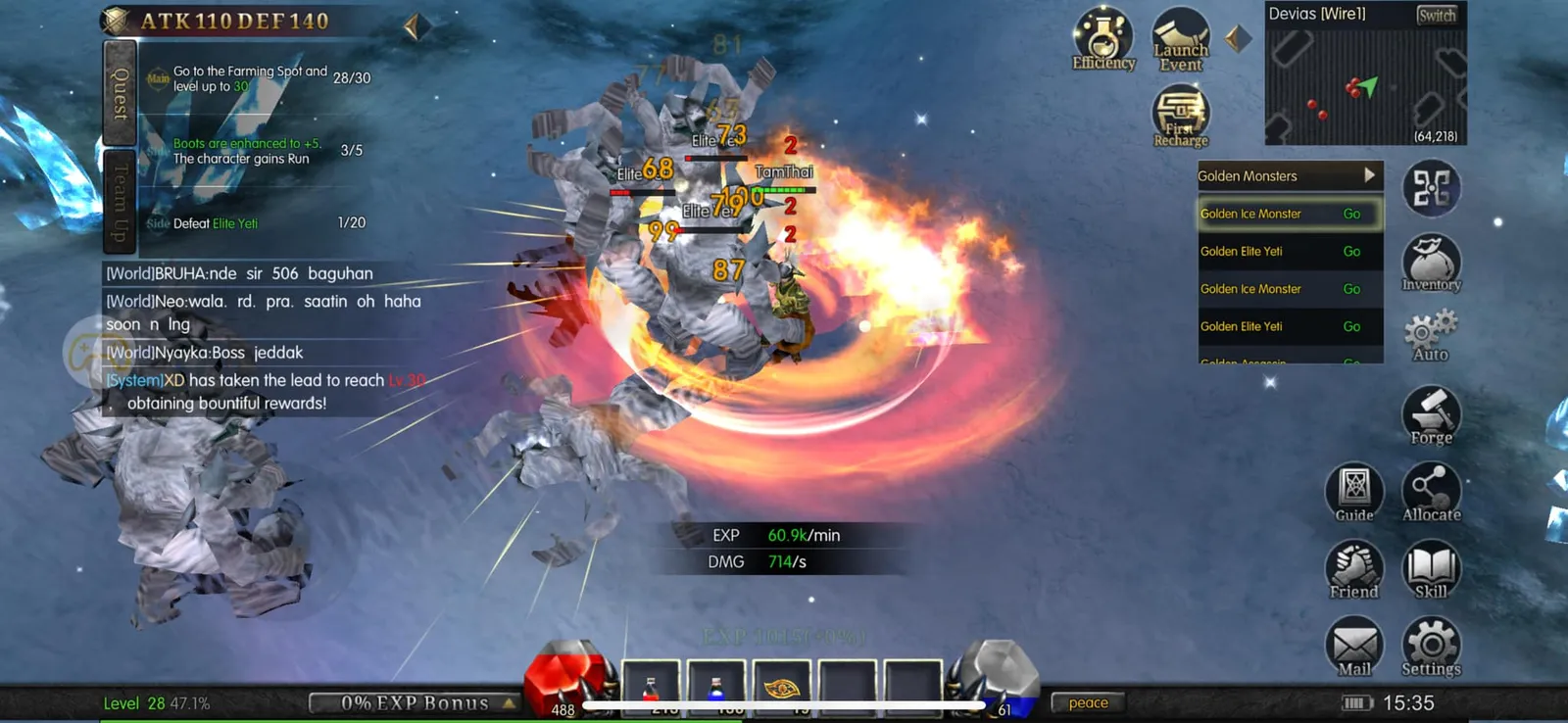Click the Switch button on minimap
Screen dimensions: 1568x723
point(1436,15)
